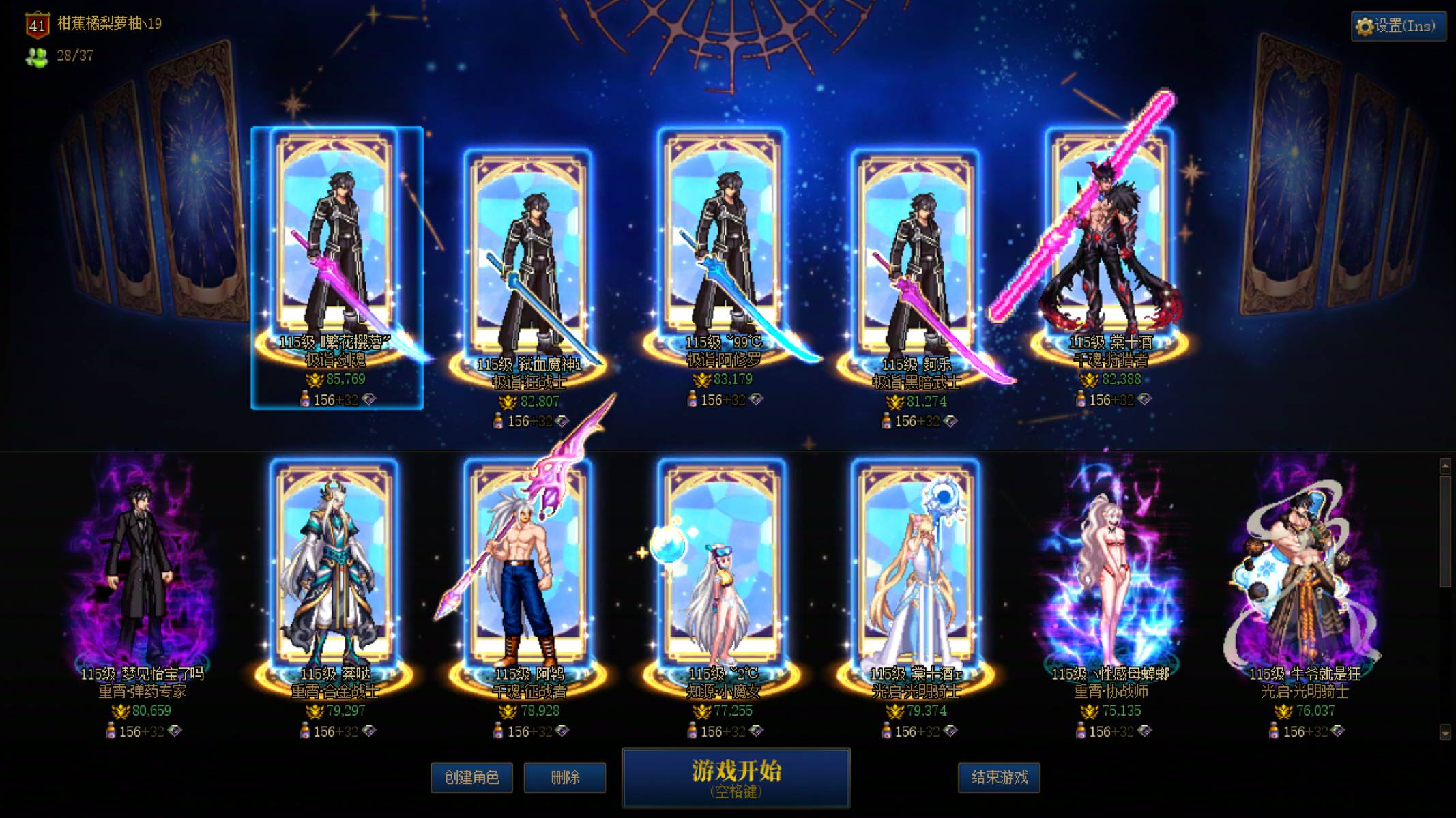The width and height of the screenshot is (1456, 818).
Task: Open the 设置(Ins) settings gear icon
Action: click(1365, 25)
